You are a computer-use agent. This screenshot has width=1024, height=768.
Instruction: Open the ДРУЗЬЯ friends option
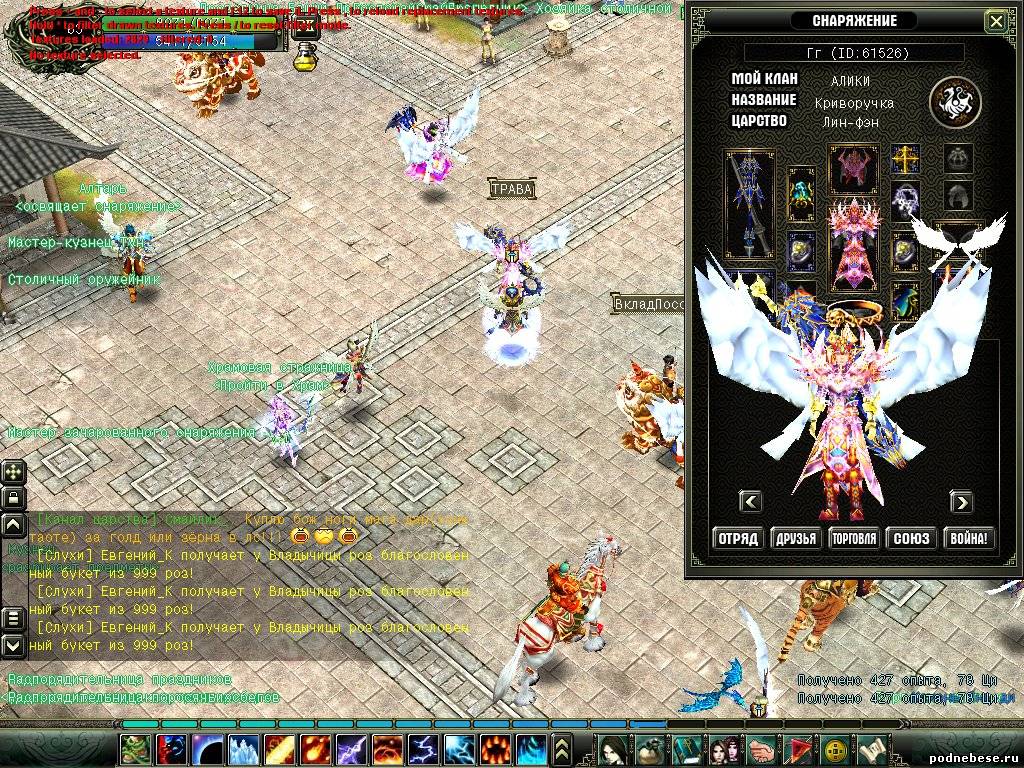[x=796, y=538]
